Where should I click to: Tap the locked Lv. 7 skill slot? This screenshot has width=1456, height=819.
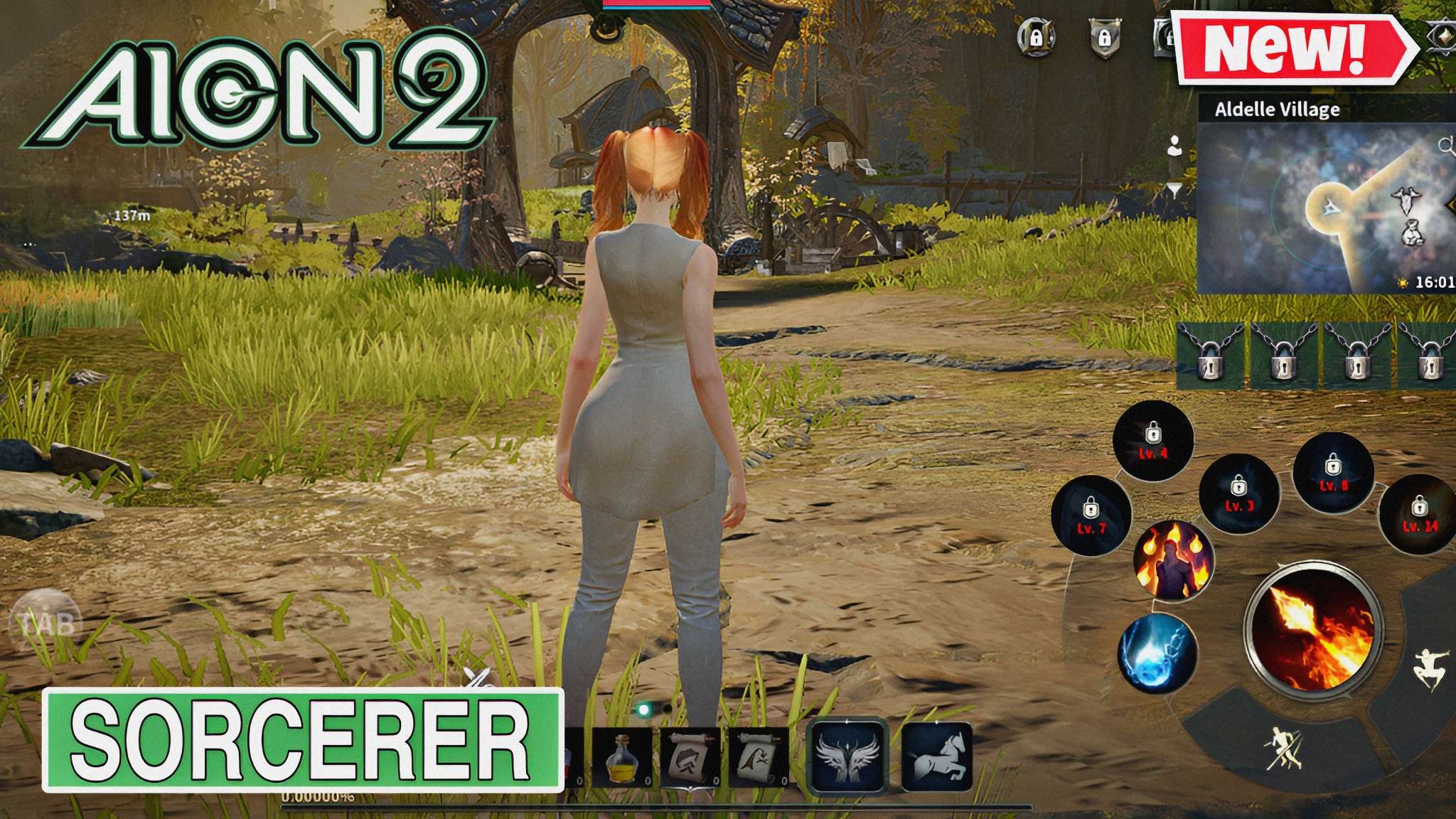coord(1091,516)
